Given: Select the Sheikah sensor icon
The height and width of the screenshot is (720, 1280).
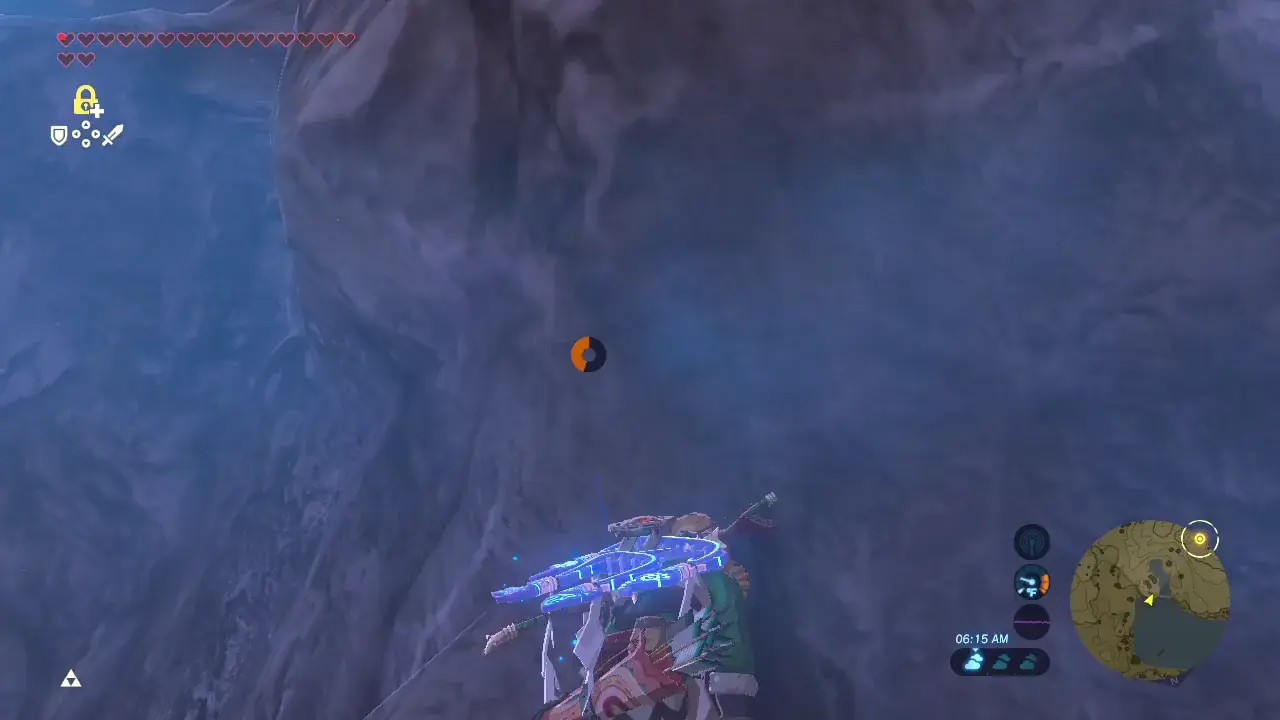Looking at the screenshot, I should pos(1032,541).
